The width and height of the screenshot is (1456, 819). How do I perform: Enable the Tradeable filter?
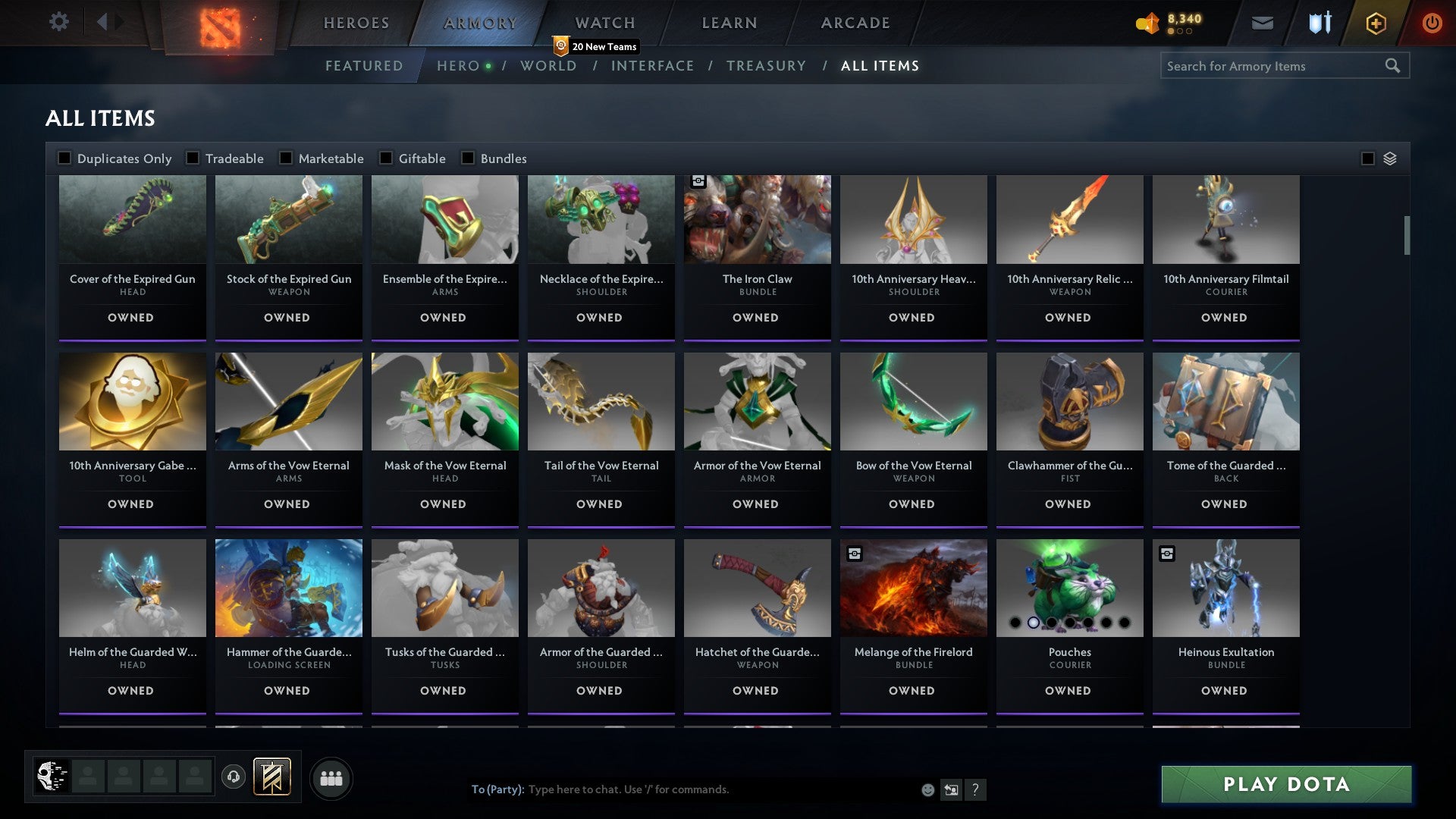click(193, 158)
